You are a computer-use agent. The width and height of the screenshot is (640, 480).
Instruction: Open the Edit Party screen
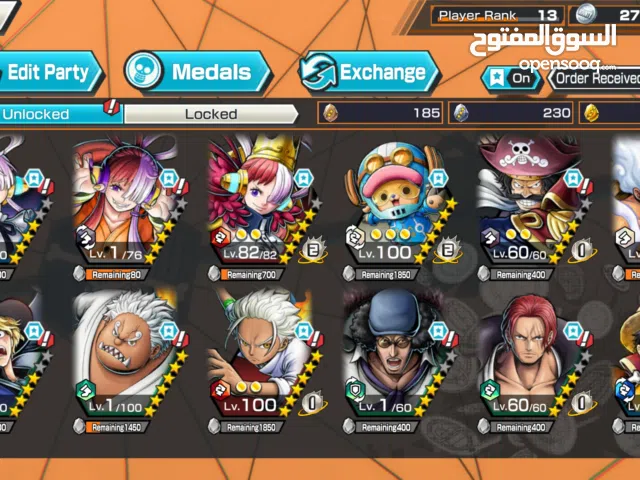tap(48, 72)
